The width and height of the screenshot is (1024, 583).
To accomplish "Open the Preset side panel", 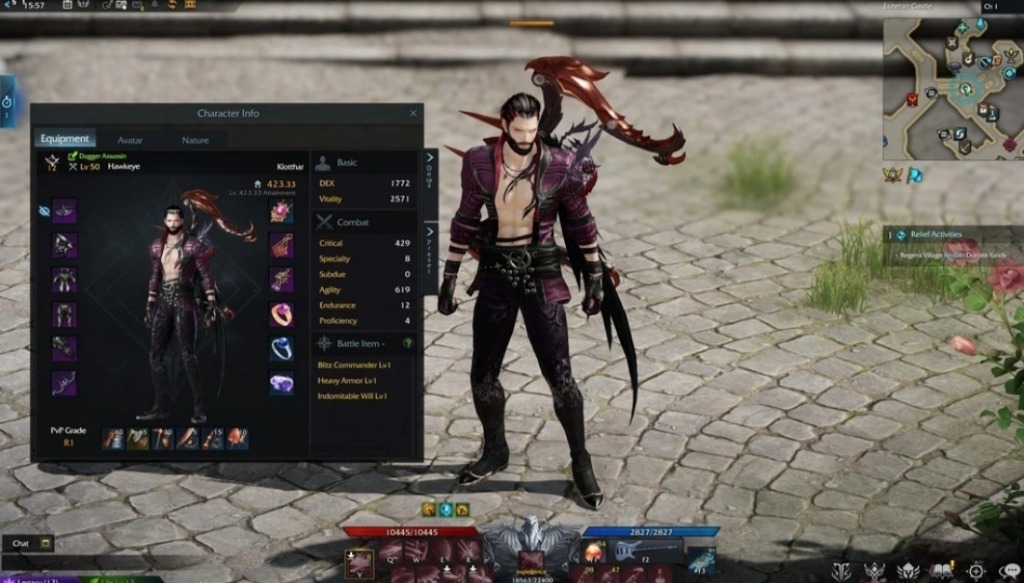I will (431, 243).
